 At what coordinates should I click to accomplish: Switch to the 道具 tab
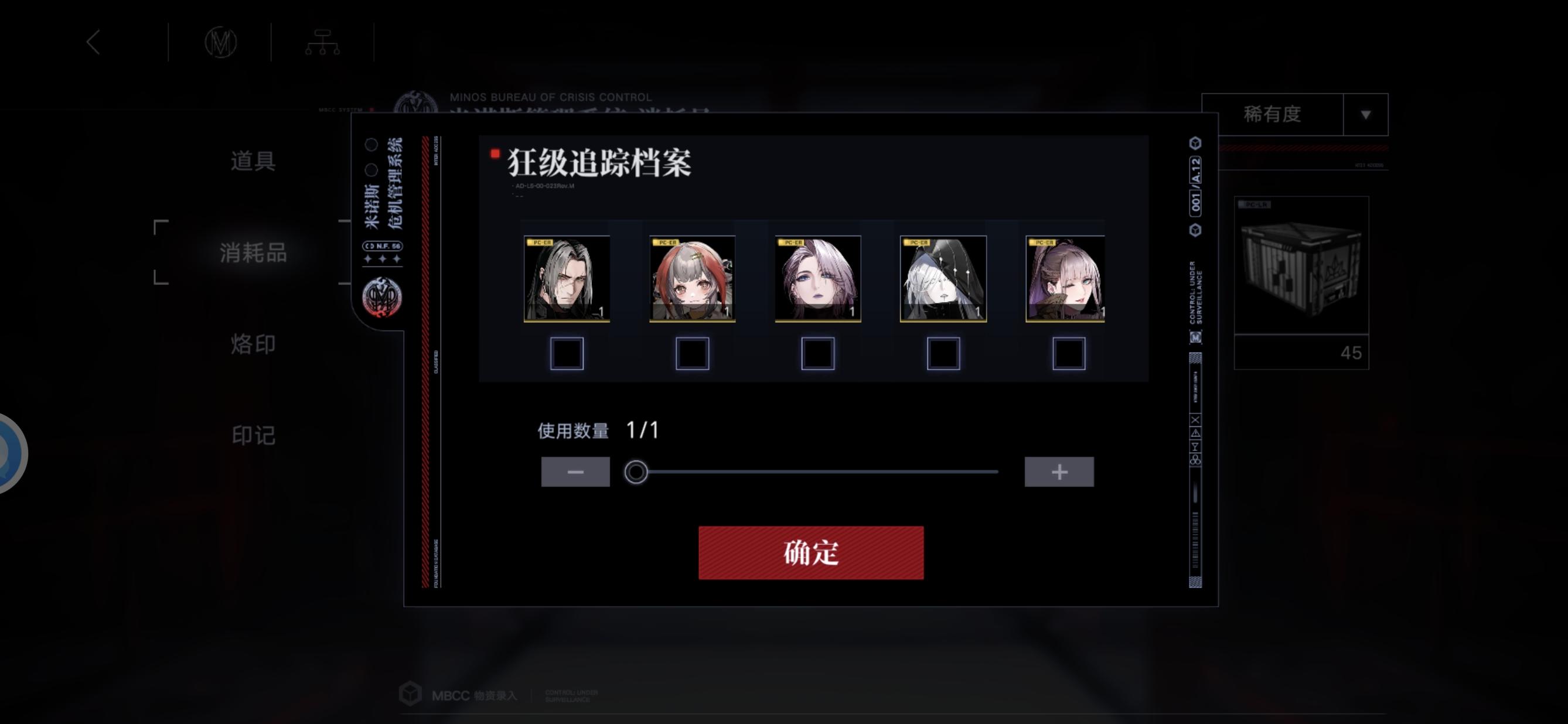point(254,161)
